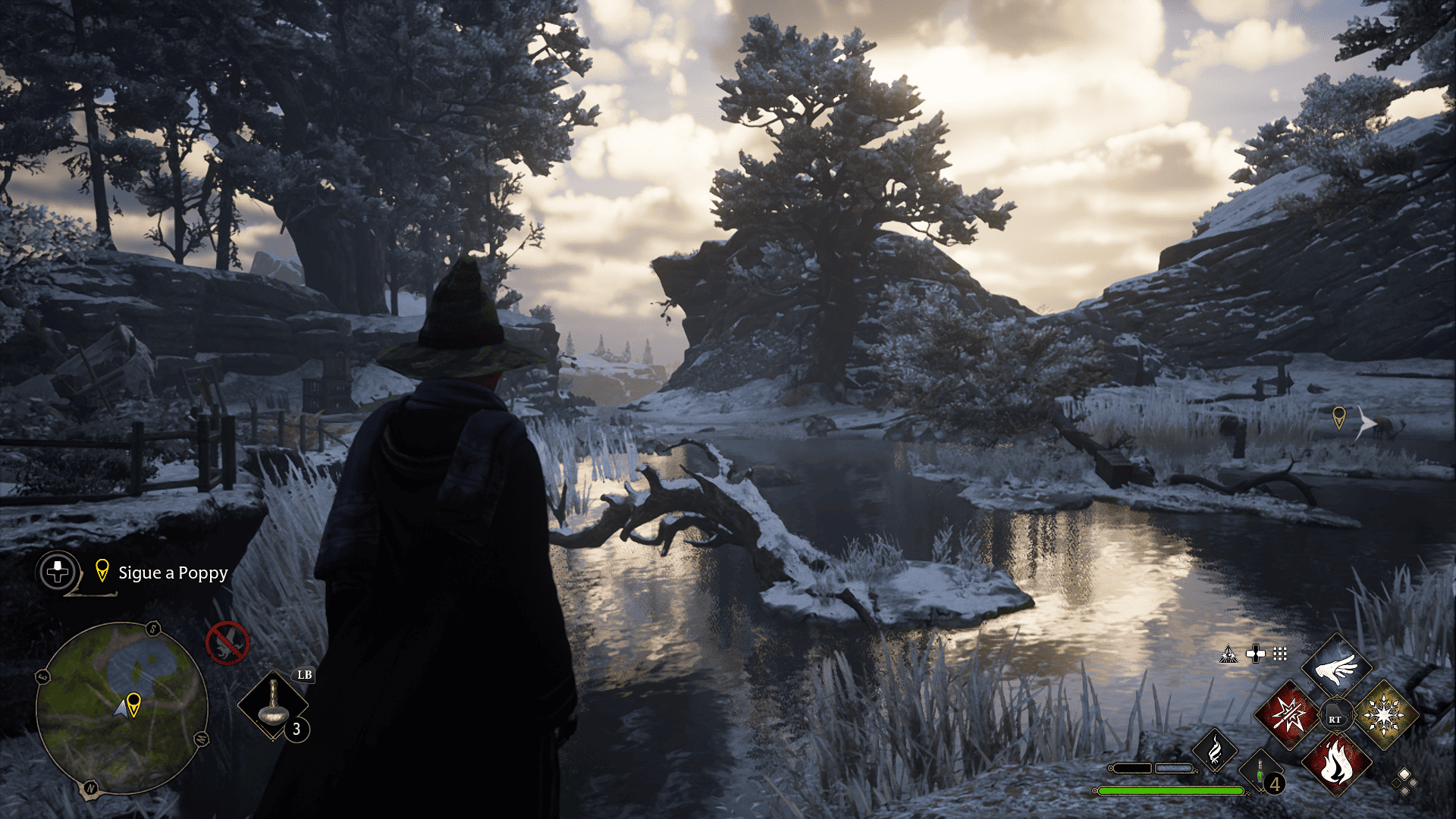Activate the snowflake spell slot

pos(1384,714)
